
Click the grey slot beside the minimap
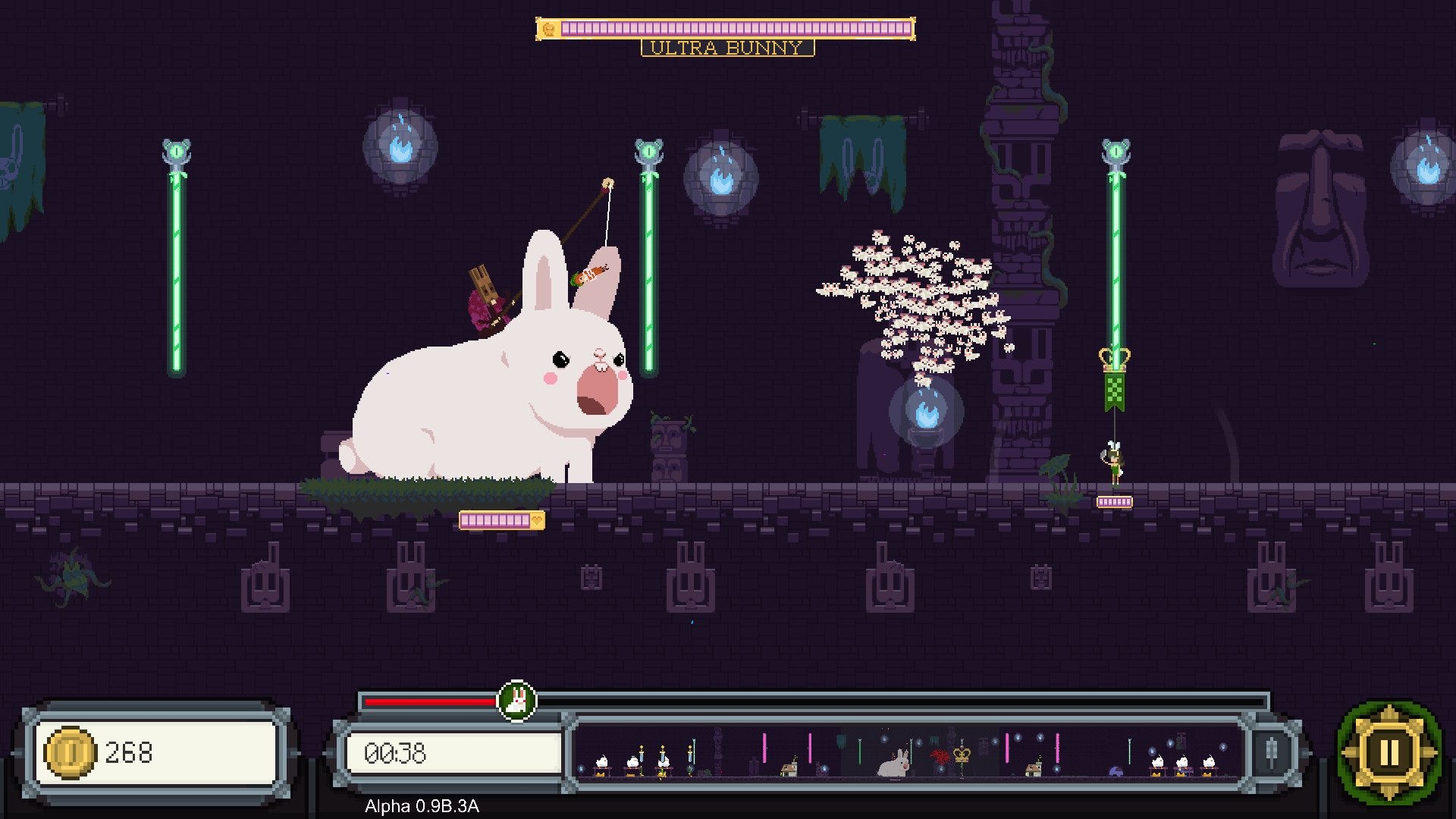pyautogui.click(x=1272, y=753)
